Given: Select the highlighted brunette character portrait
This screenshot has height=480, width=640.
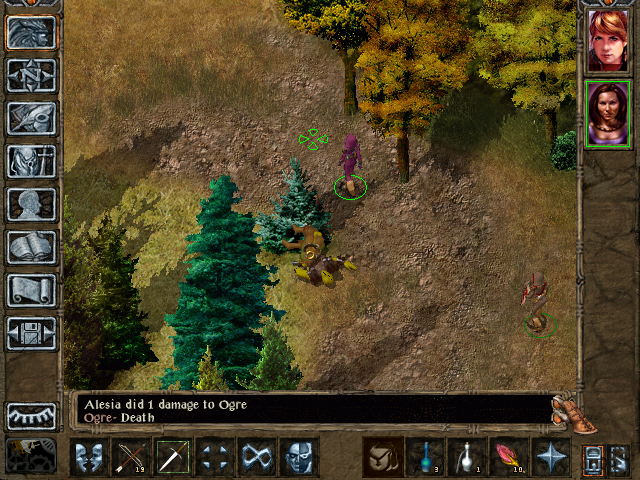Looking at the screenshot, I should (608, 113).
